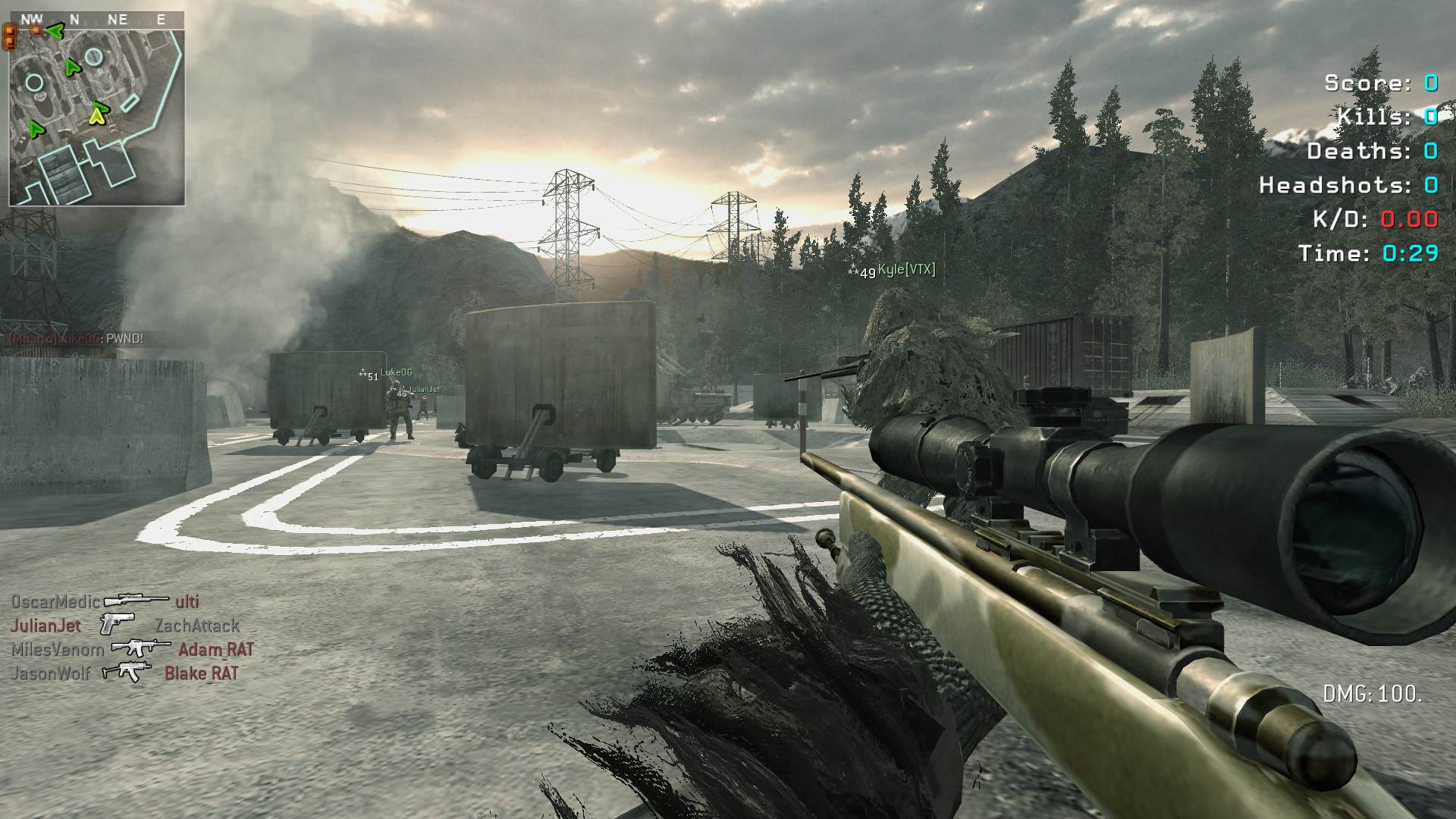This screenshot has height=819, width=1456.
Task: Select the JasonWolf killed Blake_RAT feed row
Action: click(125, 673)
